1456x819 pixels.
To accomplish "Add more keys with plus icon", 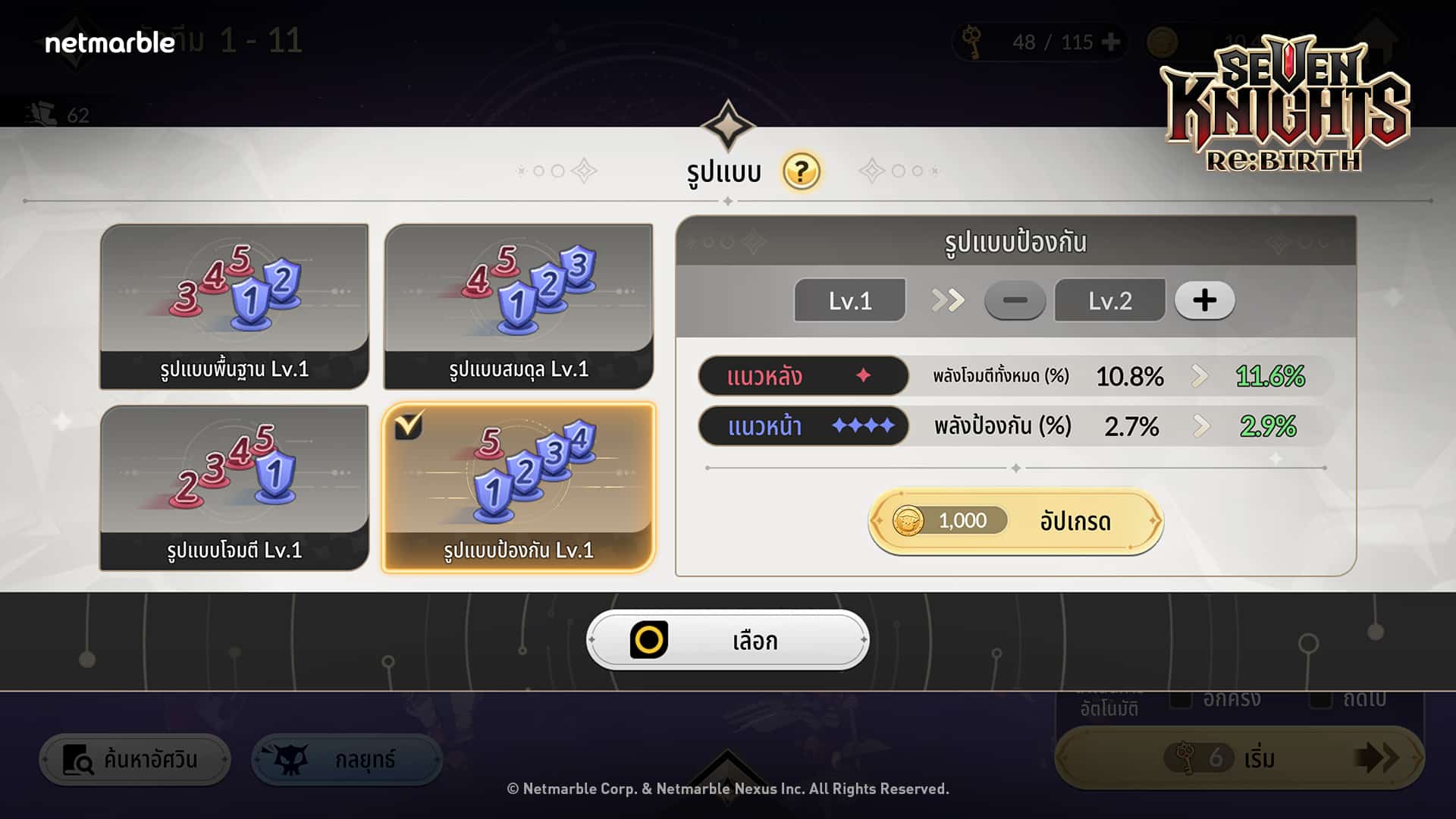I will [1111, 42].
